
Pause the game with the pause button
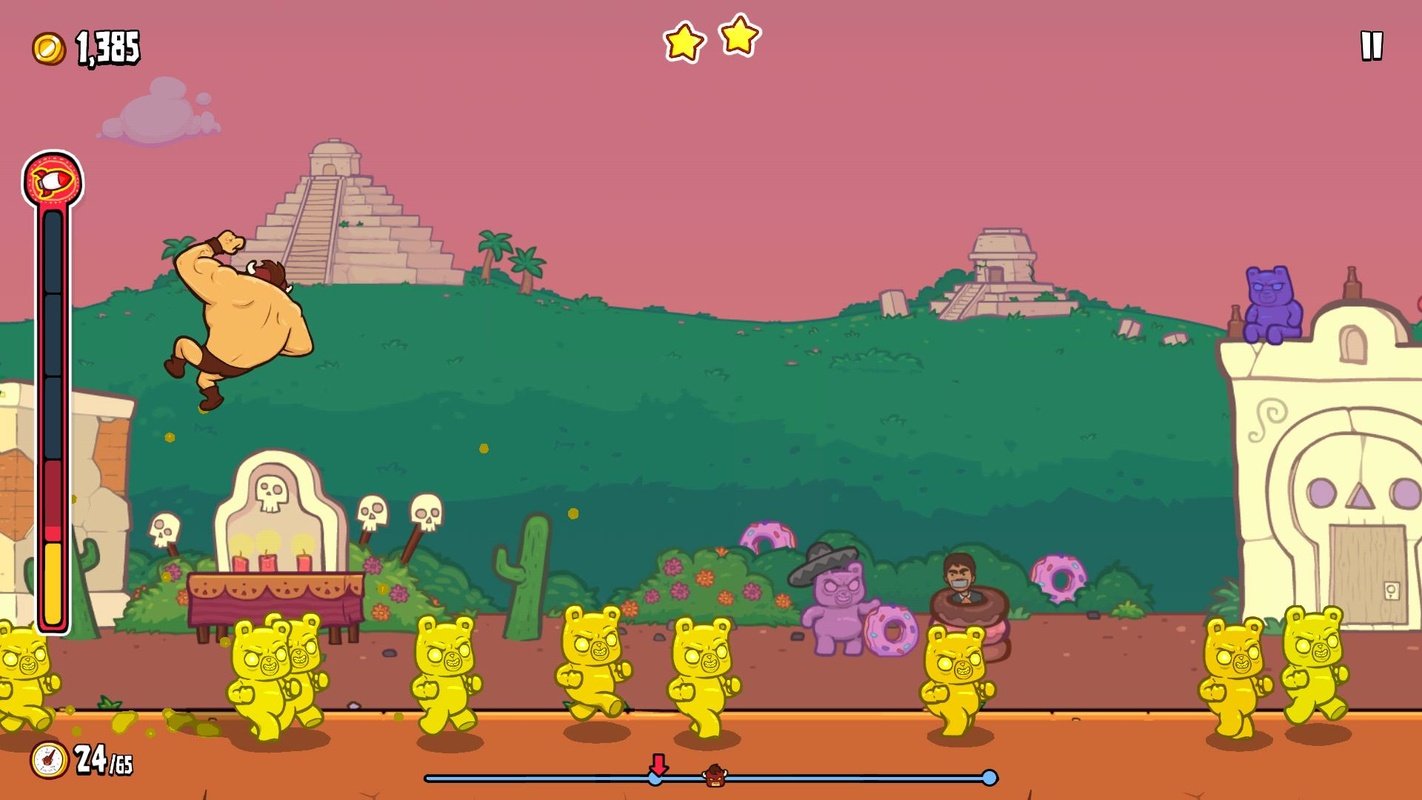click(1371, 46)
